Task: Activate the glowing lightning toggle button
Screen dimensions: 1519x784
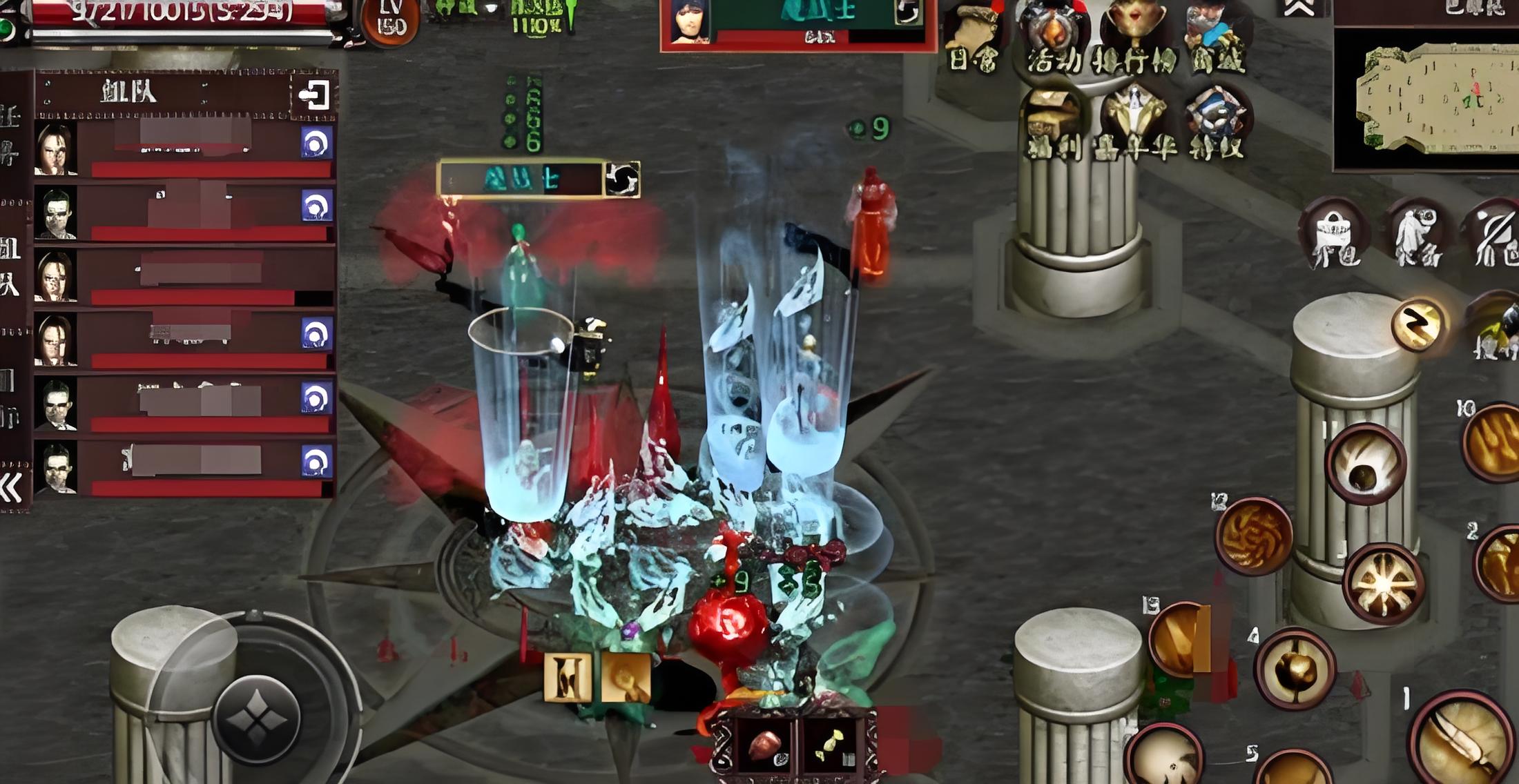Action: coord(1418,324)
